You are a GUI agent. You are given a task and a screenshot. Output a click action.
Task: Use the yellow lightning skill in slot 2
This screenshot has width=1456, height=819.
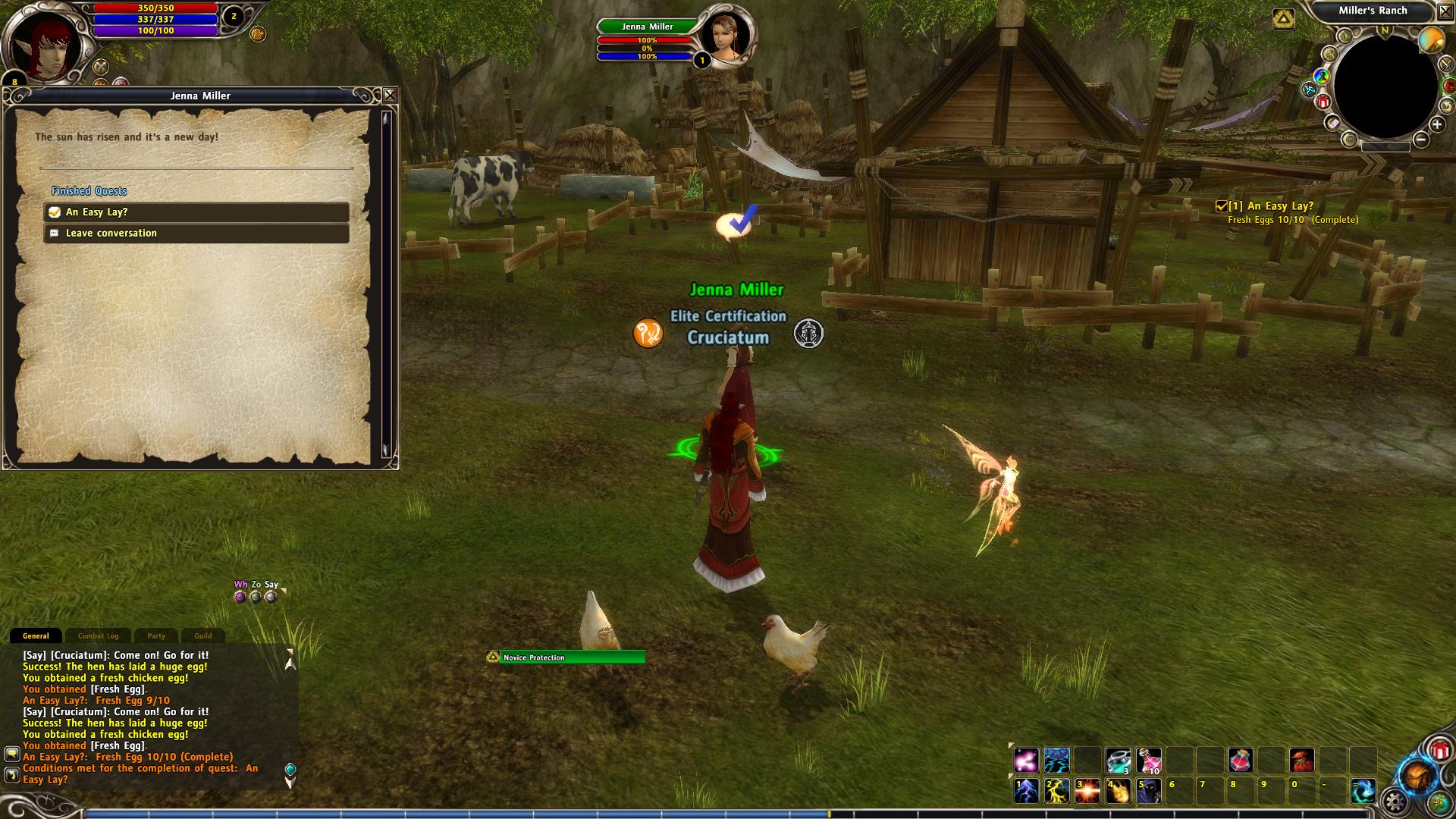(1056, 791)
